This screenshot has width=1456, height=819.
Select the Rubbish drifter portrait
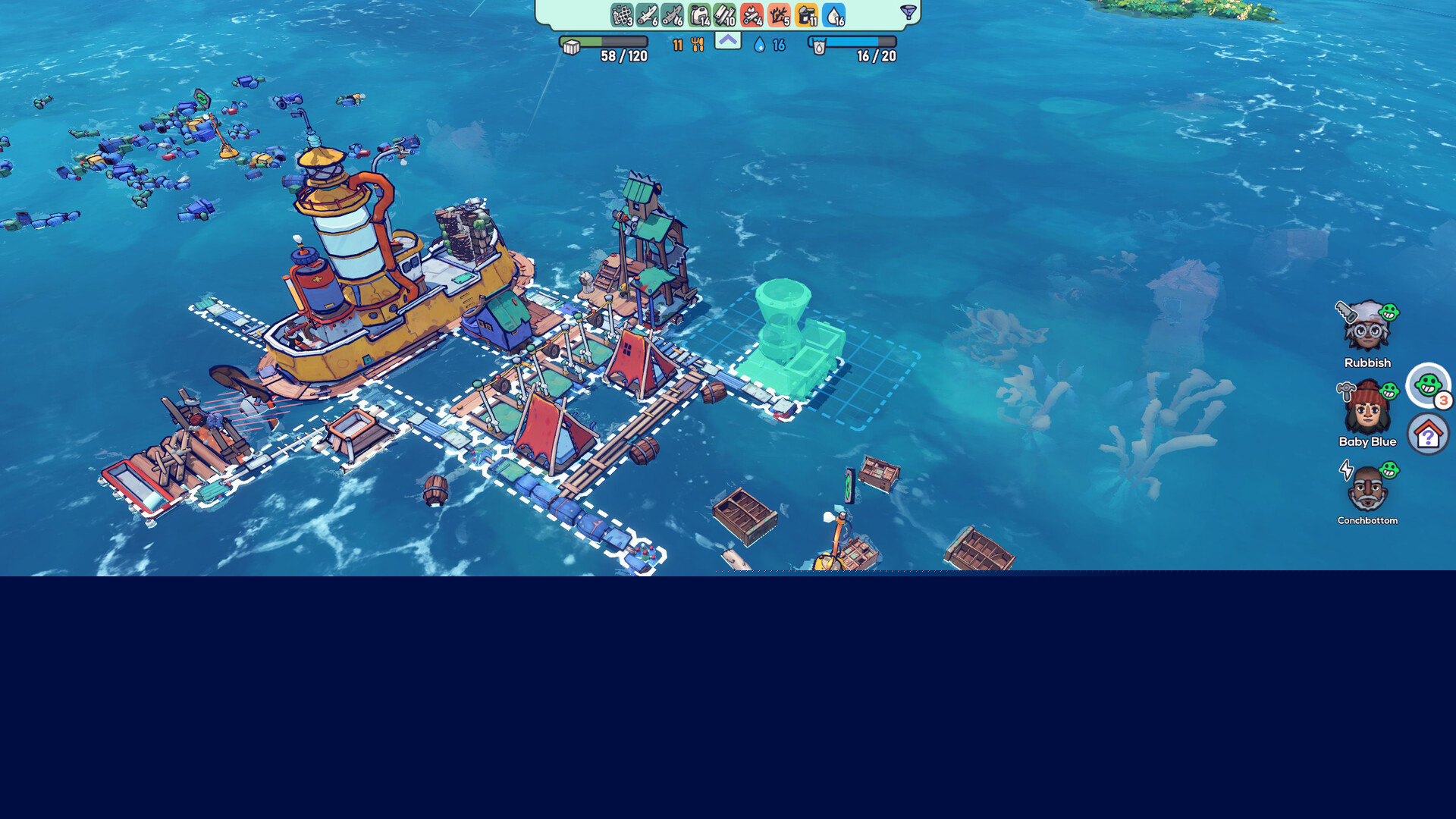(x=1367, y=327)
